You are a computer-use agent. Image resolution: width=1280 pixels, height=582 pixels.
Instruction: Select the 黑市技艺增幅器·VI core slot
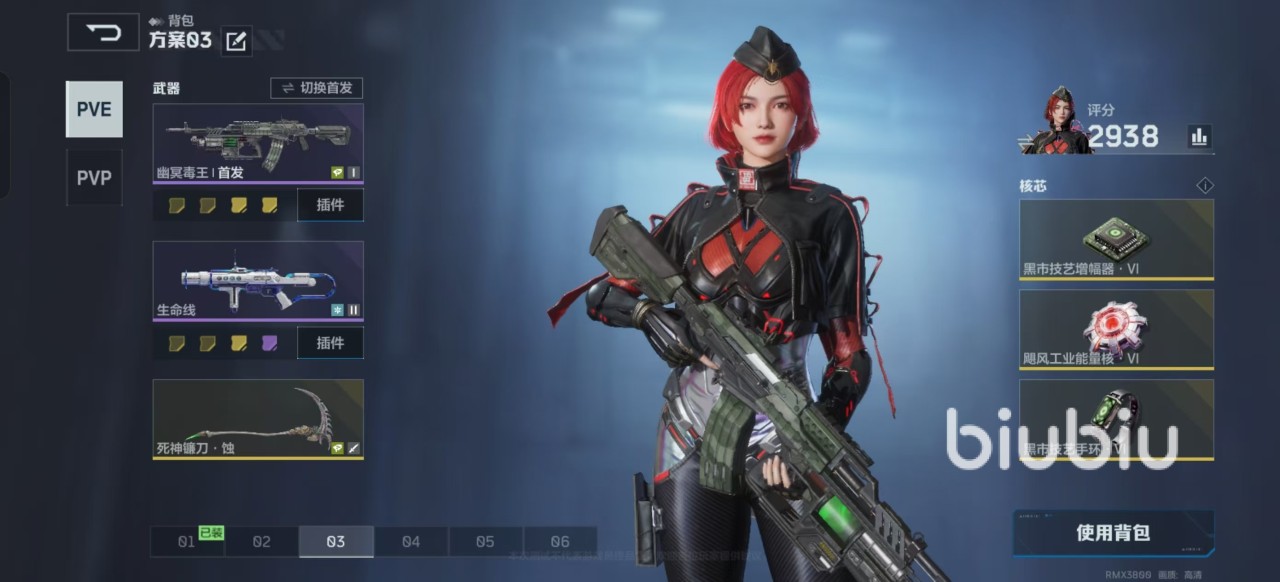pyautogui.click(x=1116, y=240)
